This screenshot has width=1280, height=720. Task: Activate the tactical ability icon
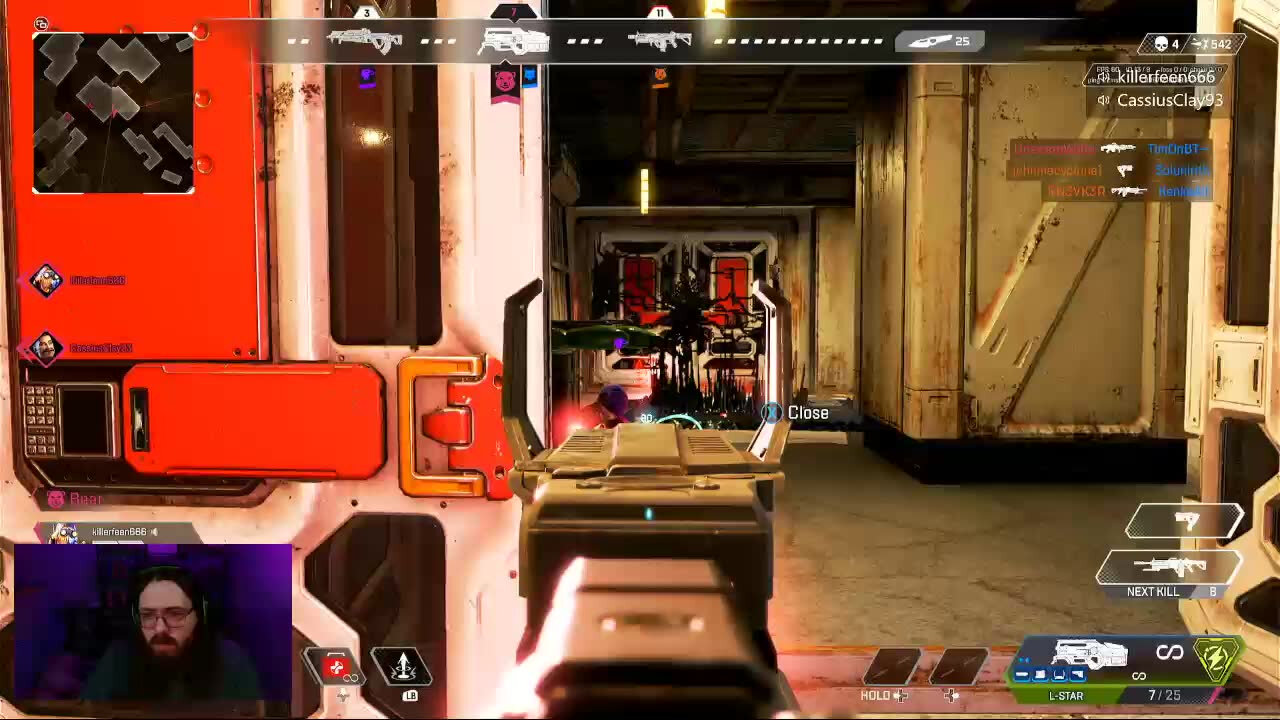[402, 665]
